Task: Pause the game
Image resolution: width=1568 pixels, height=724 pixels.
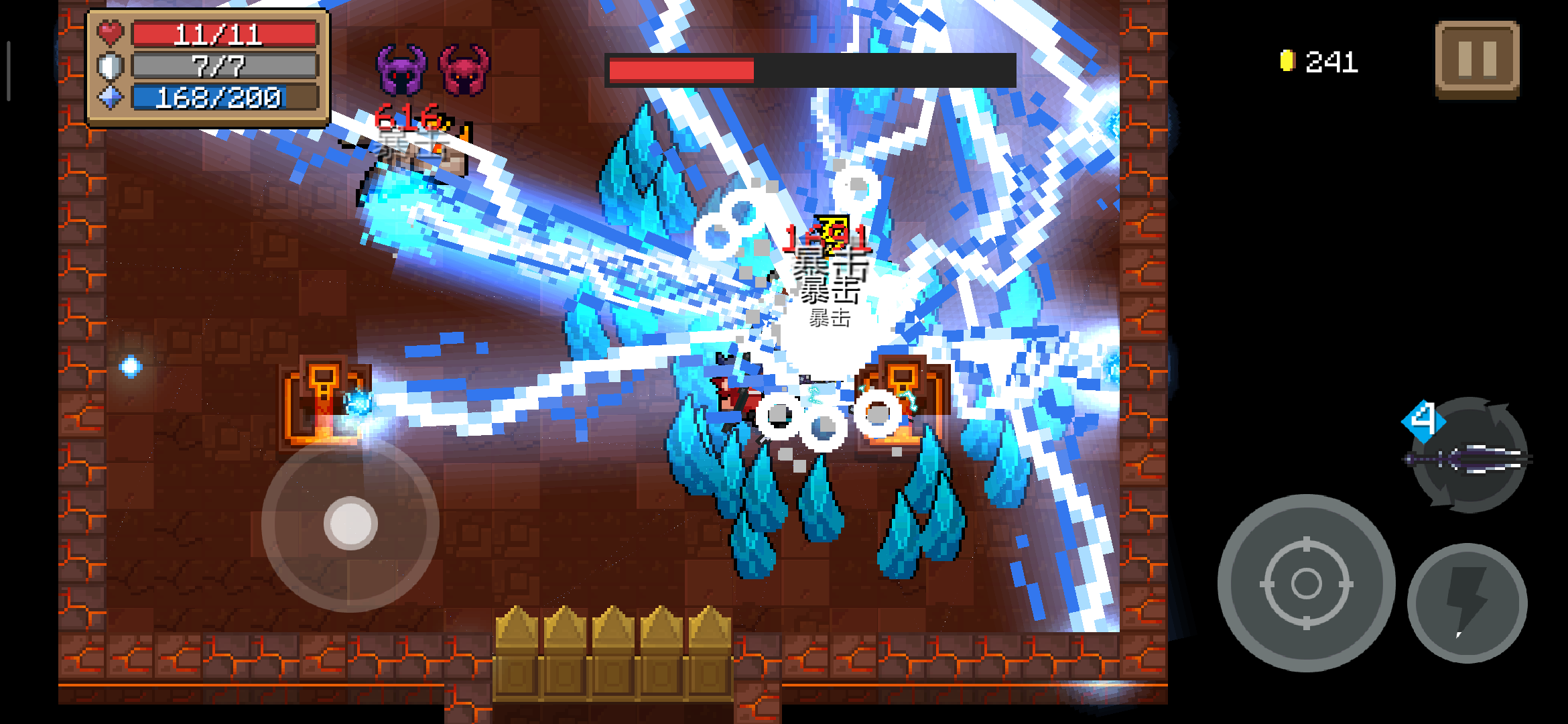Action: click(1477, 60)
